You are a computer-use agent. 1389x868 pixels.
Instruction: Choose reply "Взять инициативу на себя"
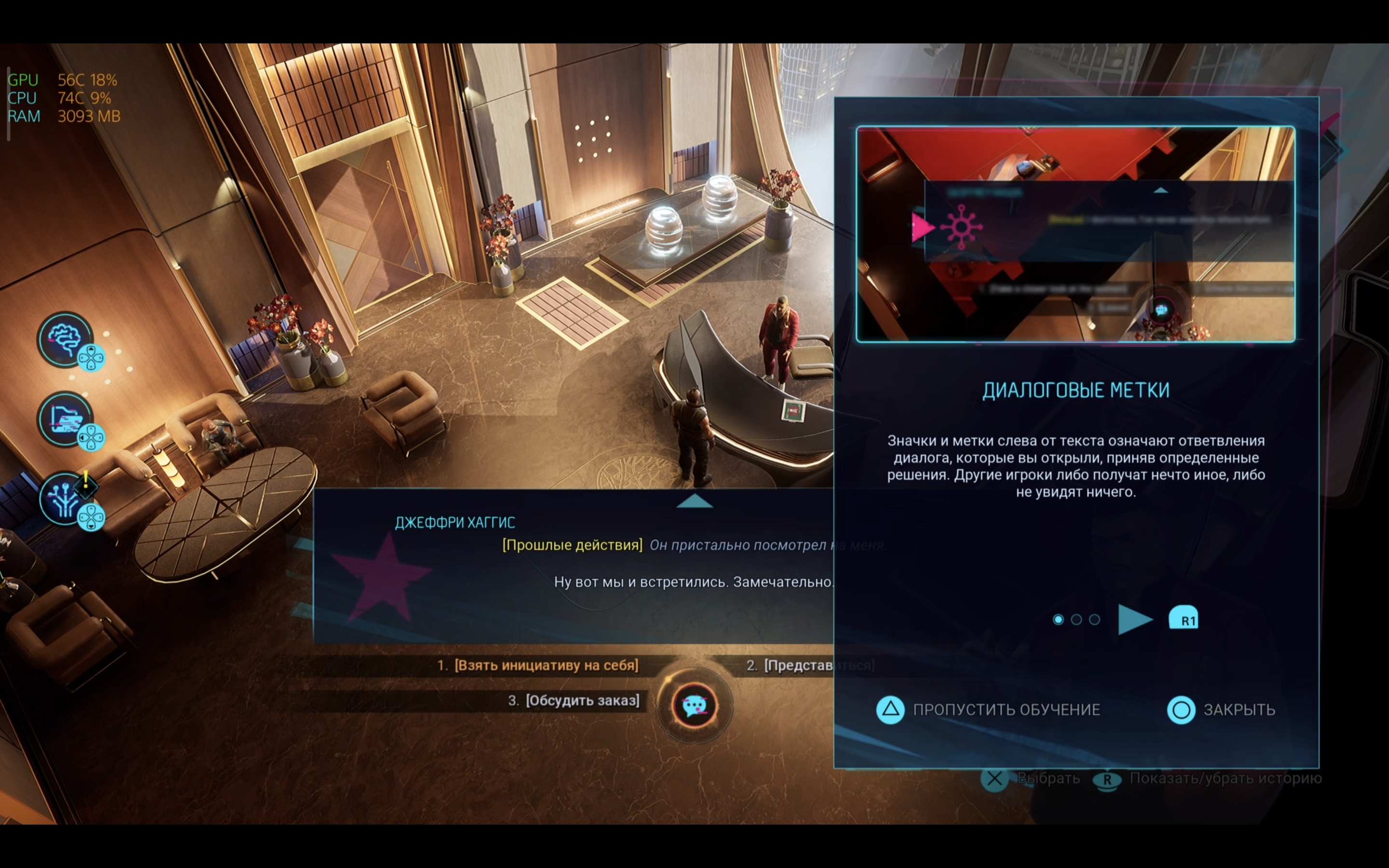(545, 665)
